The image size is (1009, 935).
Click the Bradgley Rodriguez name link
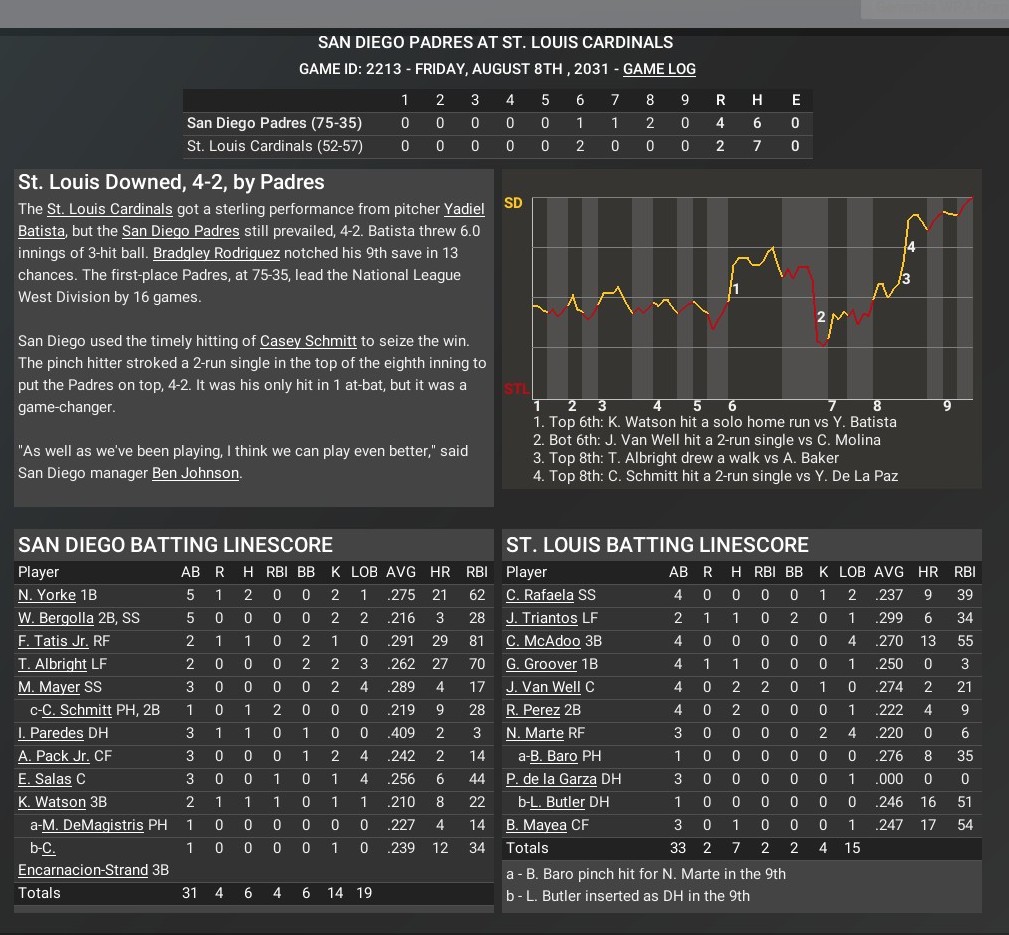(x=217, y=253)
